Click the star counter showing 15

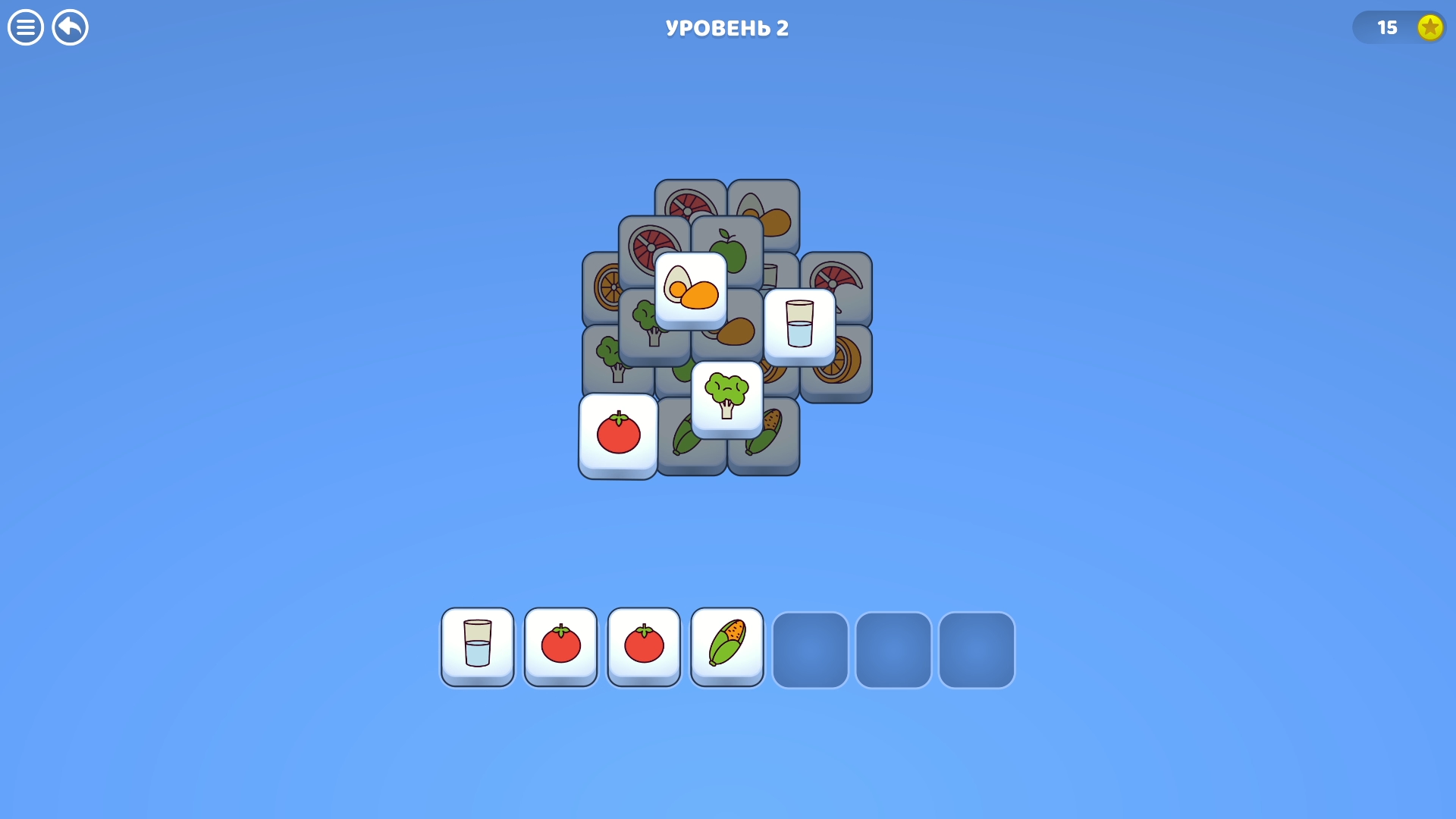click(x=1400, y=27)
